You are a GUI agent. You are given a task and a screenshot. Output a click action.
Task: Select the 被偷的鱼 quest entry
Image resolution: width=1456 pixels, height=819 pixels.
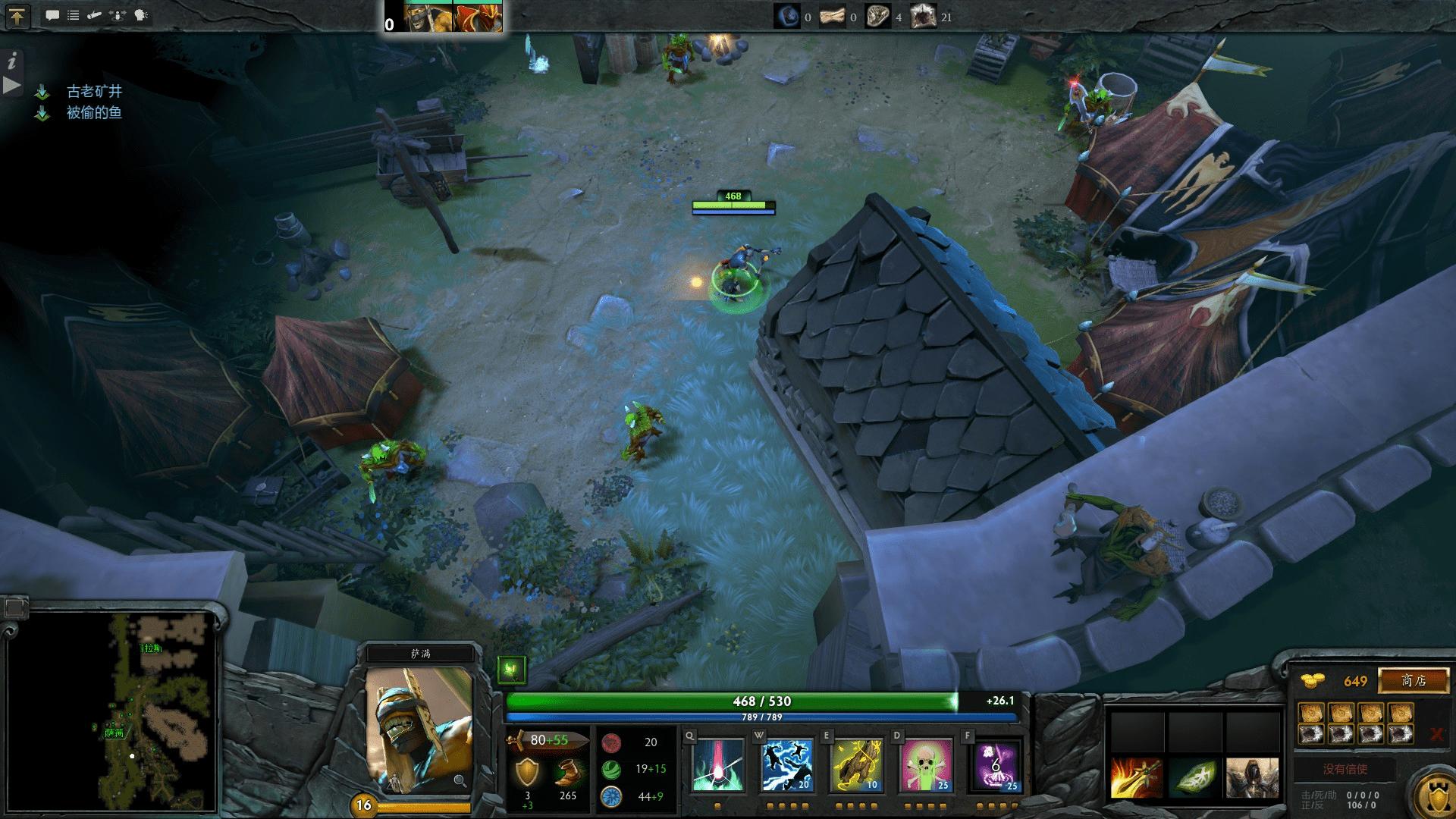[94, 113]
